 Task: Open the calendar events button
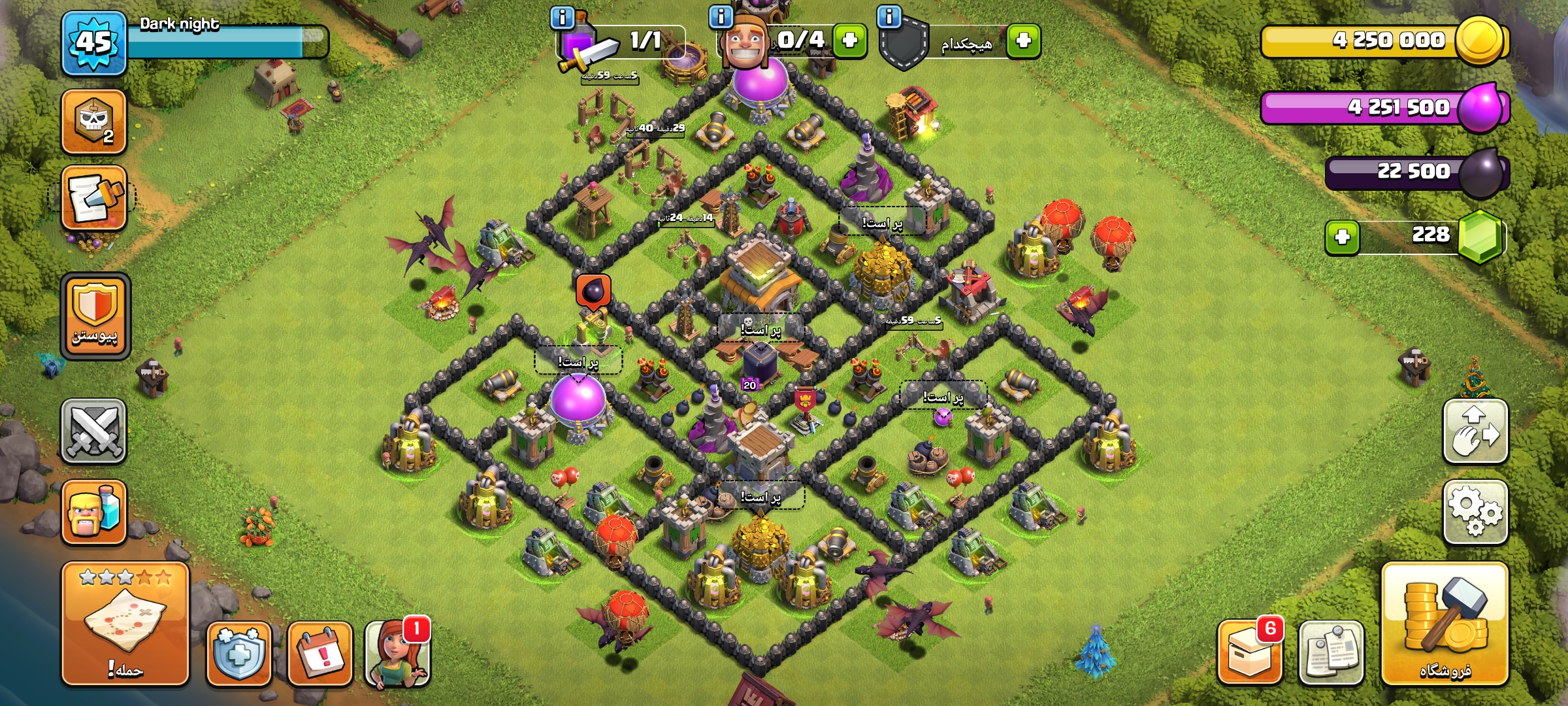pos(320,653)
